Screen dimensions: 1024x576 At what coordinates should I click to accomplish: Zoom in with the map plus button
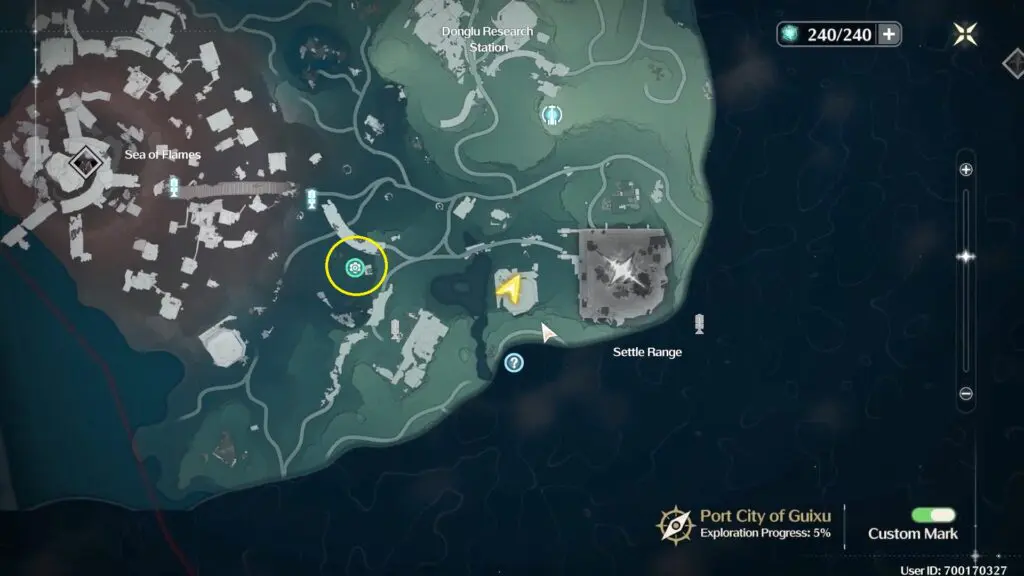coord(965,170)
